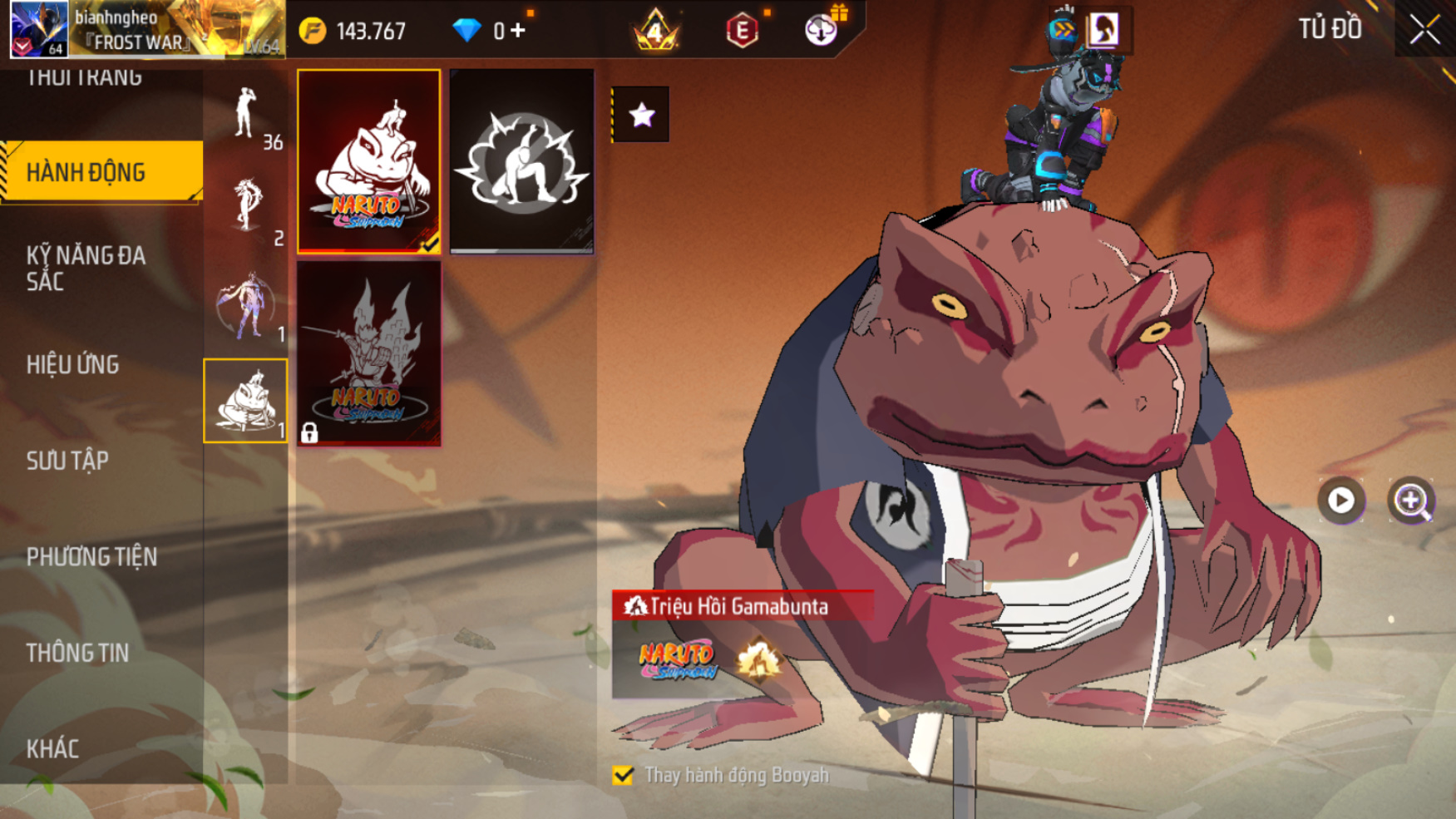The height and width of the screenshot is (819, 1456).
Task: Switch to the Hành Động tab
Action: tap(101, 172)
